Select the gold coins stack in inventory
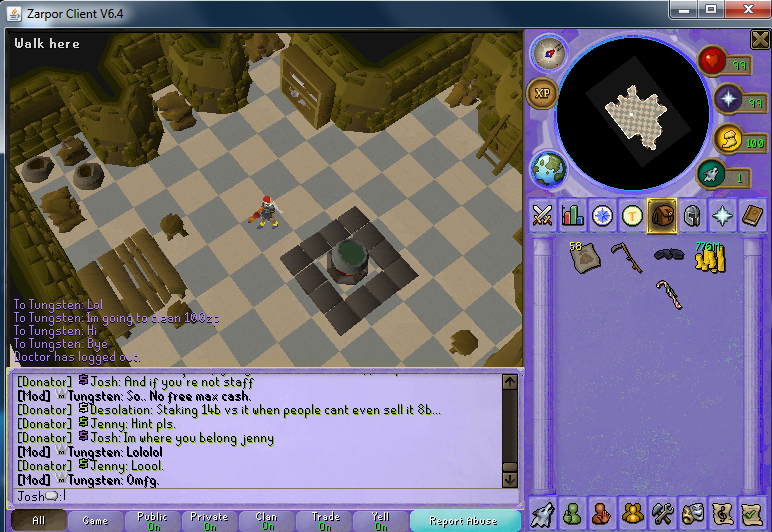Screen dimensions: 772x532 (x=708, y=257)
